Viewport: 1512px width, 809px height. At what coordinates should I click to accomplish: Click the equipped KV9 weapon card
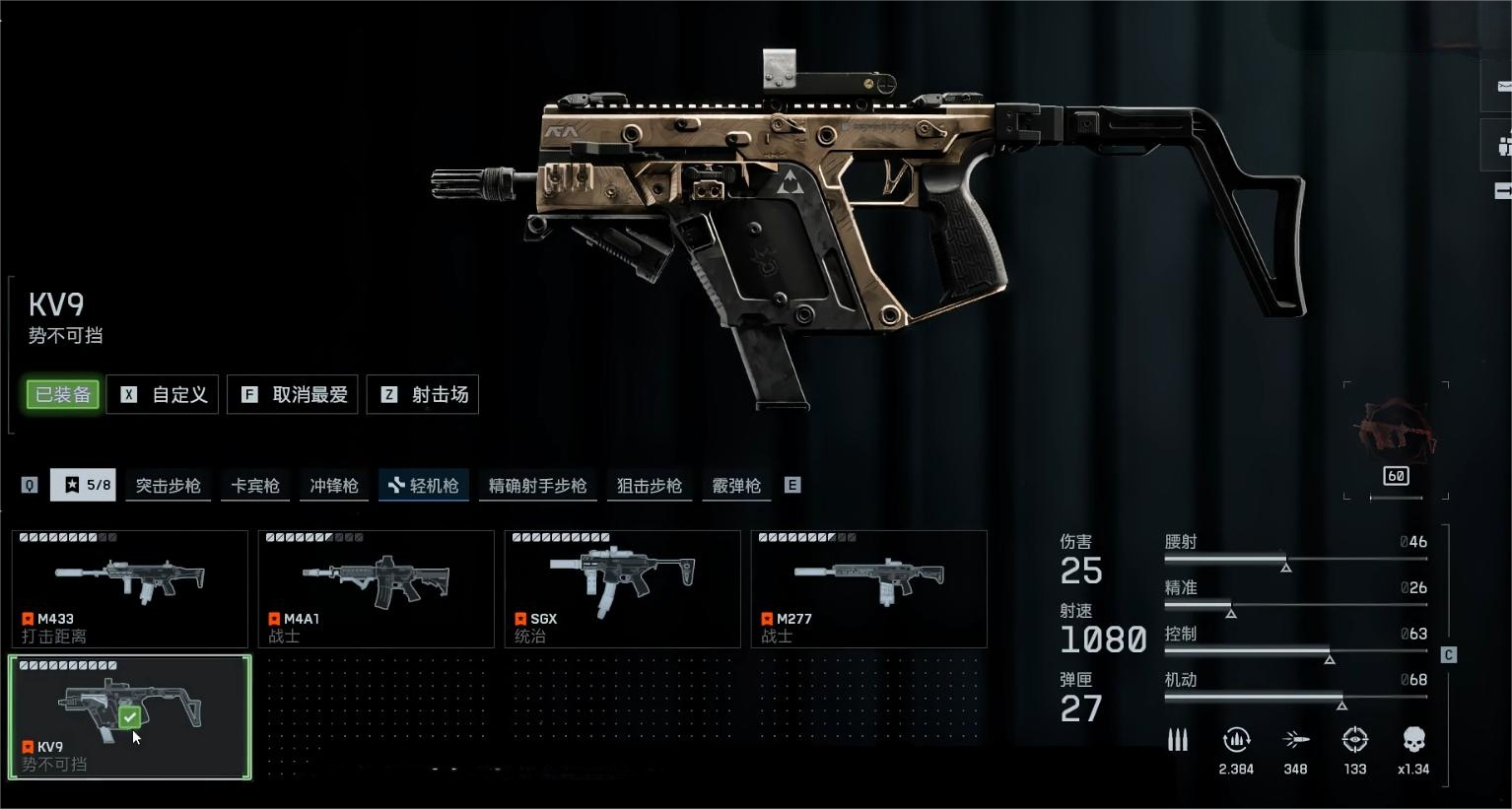tap(130, 716)
